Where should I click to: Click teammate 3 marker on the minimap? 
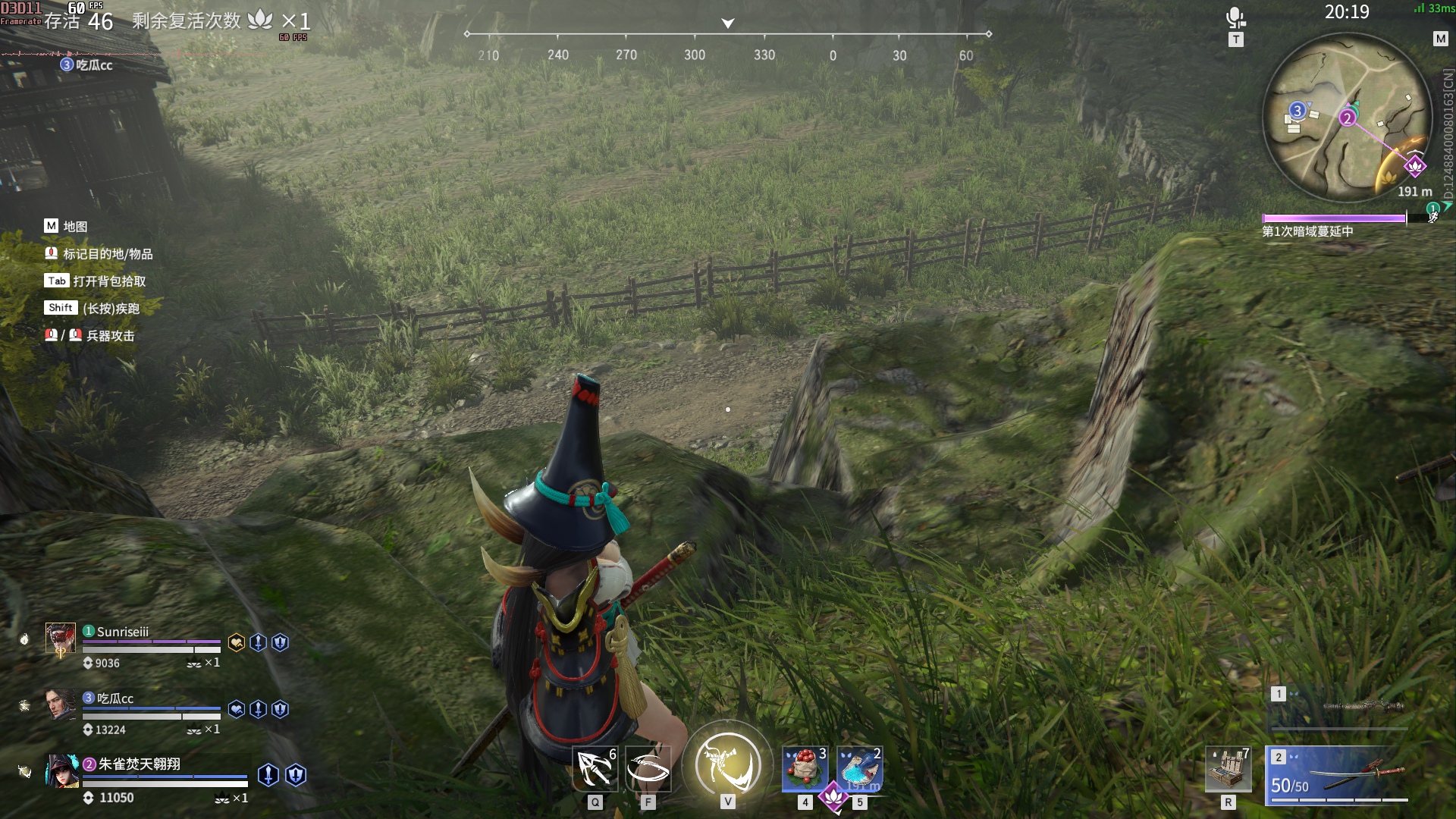pyautogui.click(x=1297, y=111)
